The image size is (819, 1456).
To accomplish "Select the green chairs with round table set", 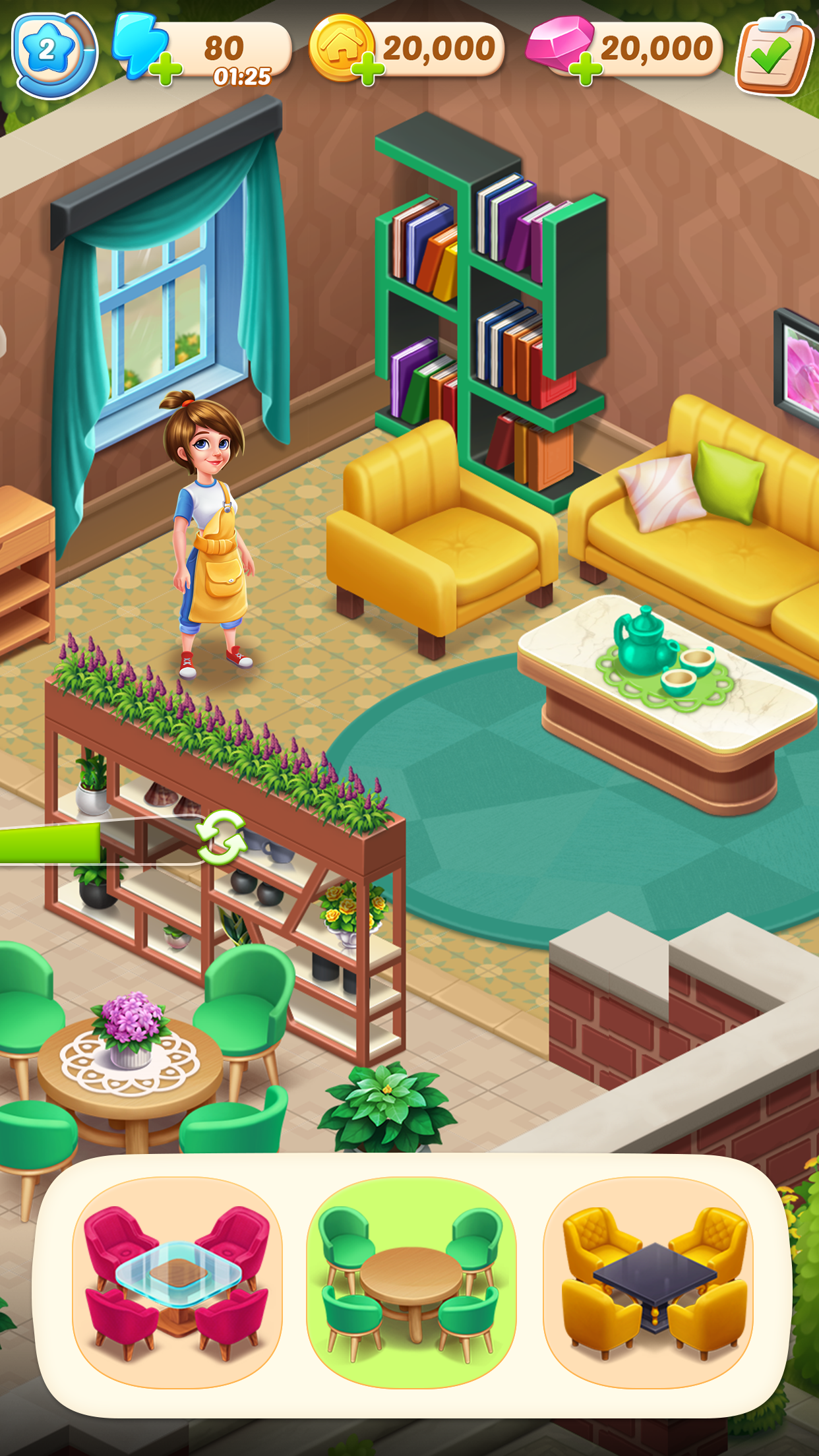I will (x=411, y=1283).
